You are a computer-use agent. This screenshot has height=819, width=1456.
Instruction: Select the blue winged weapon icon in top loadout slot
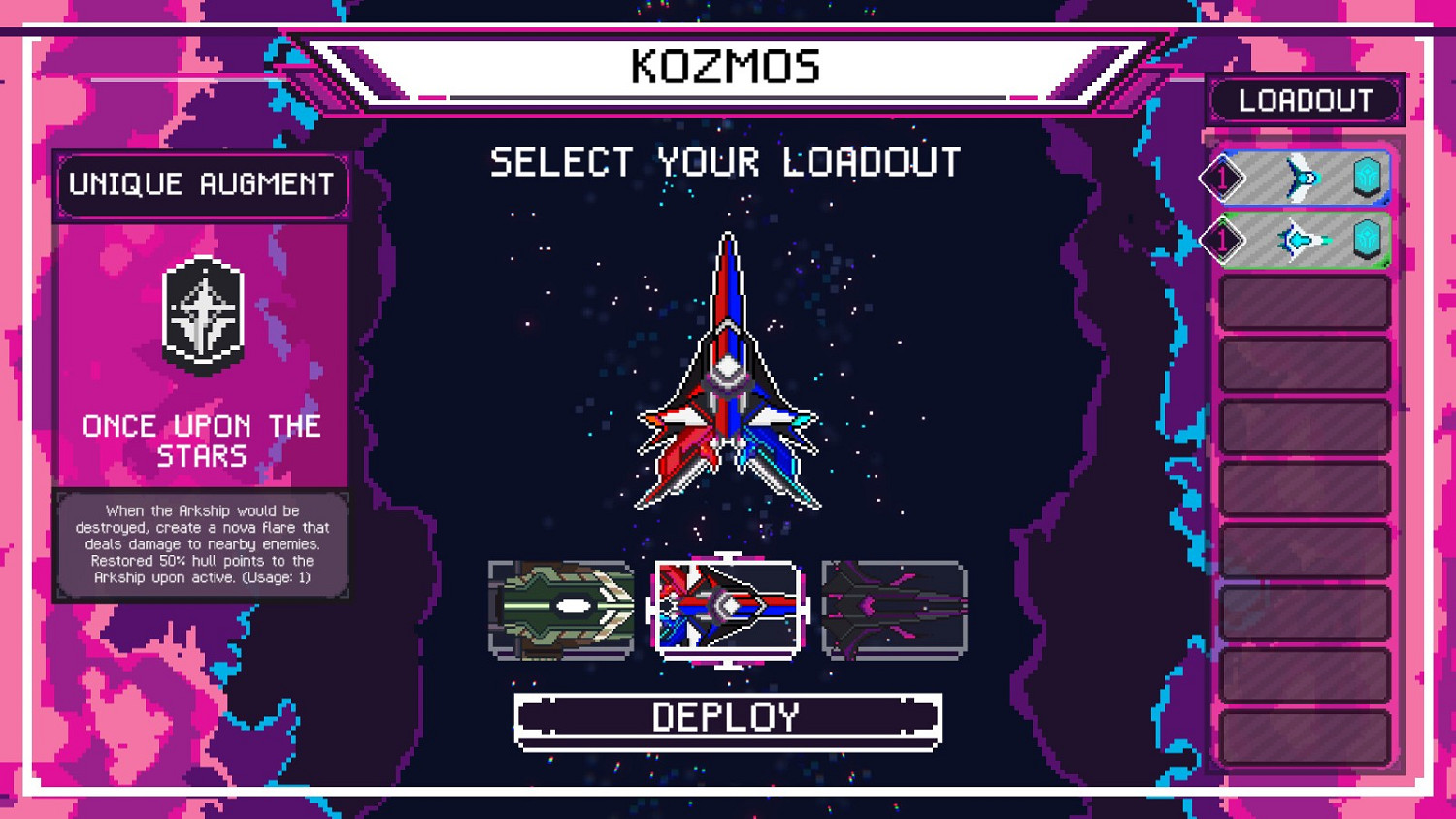(1305, 178)
